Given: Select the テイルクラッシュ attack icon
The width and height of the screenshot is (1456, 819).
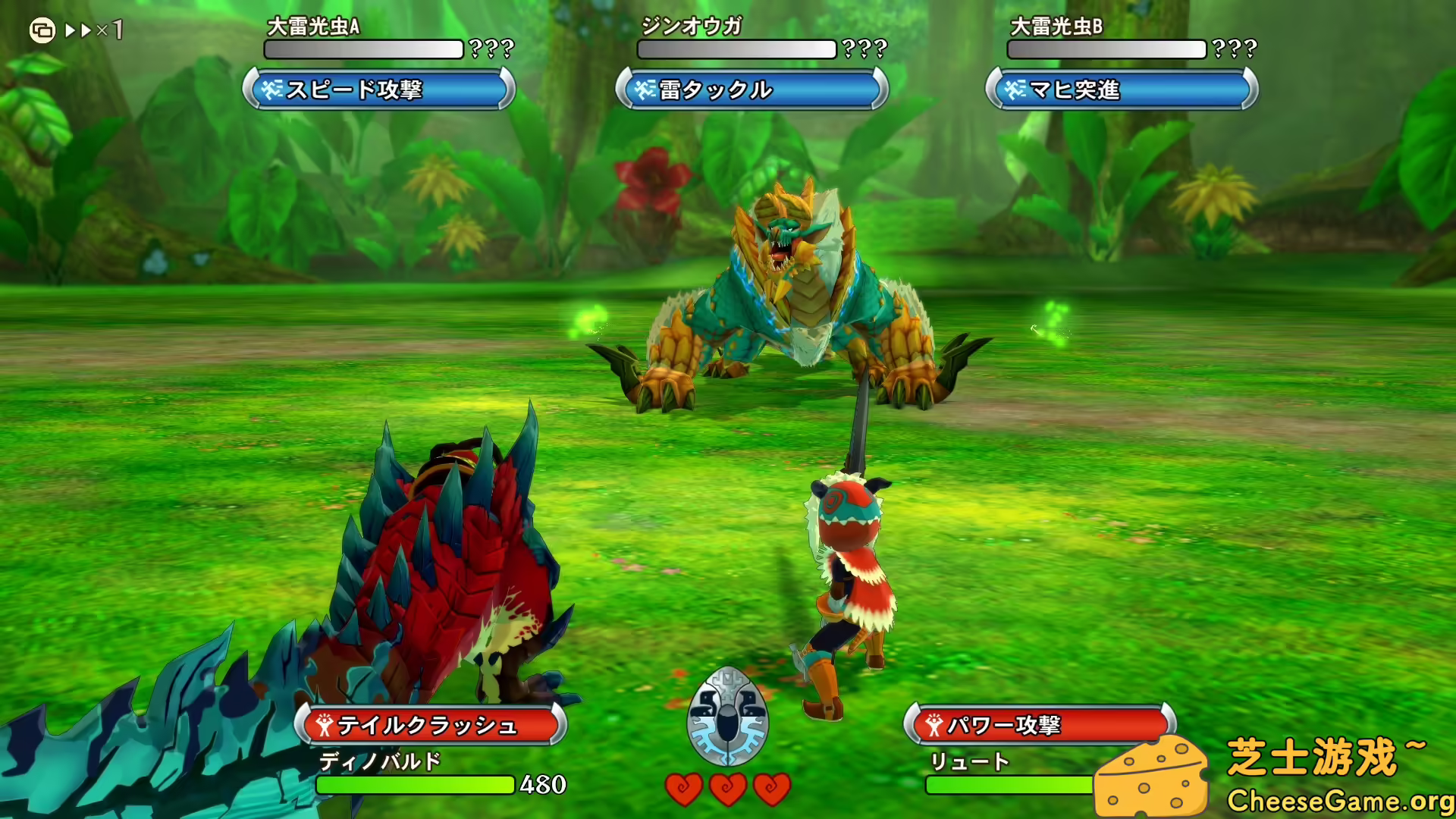Looking at the screenshot, I should (x=324, y=725).
